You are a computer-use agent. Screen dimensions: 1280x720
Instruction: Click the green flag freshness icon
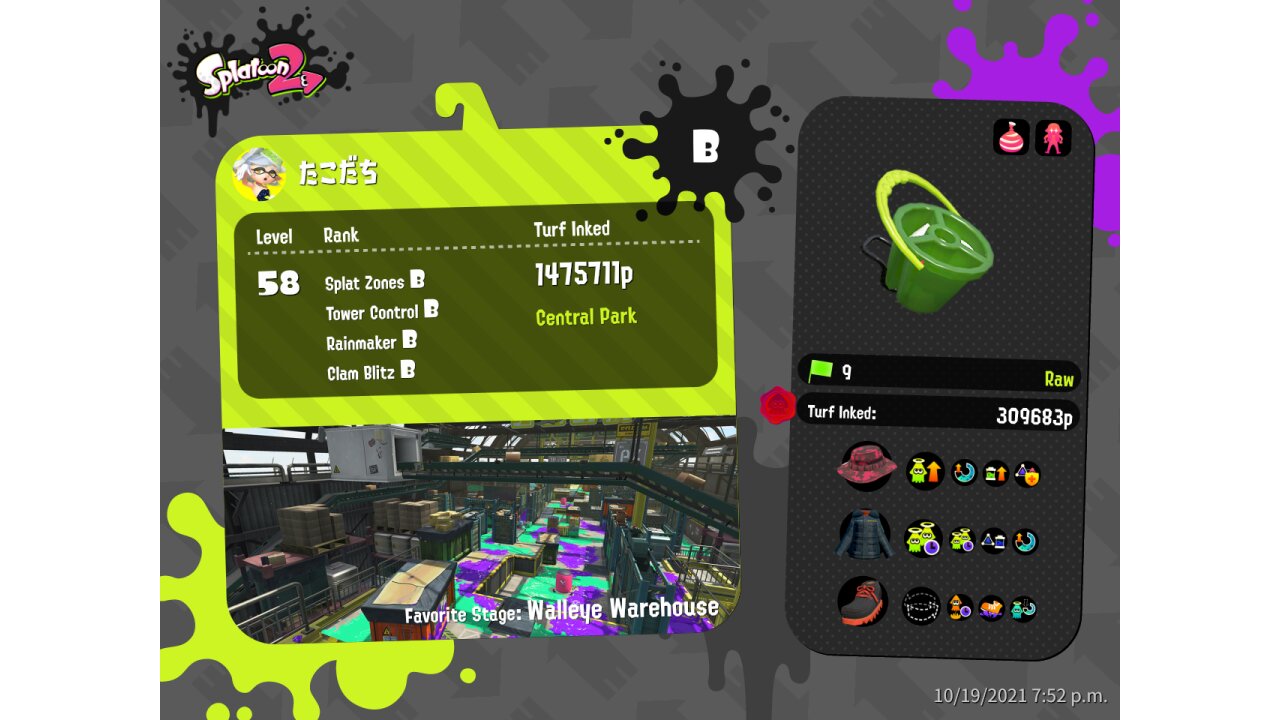(x=820, y=371)
